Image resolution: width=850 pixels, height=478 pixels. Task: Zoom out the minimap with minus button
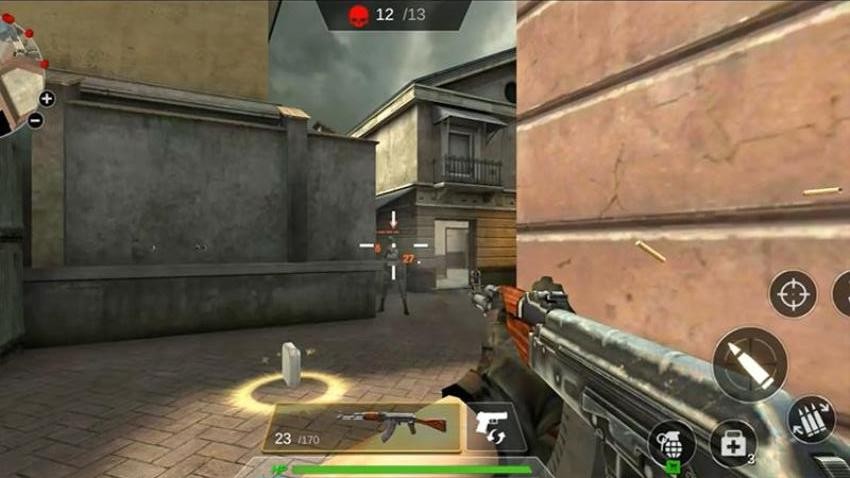pyautogui.click(x=35, y=121)
